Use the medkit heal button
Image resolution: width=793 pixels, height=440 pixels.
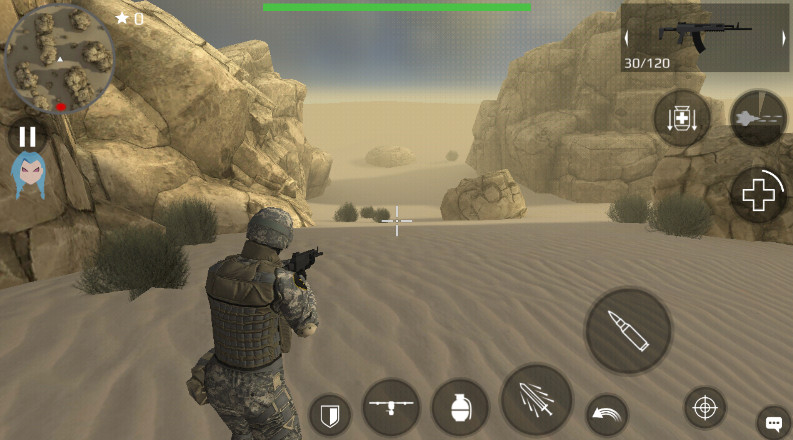[758, 195]
